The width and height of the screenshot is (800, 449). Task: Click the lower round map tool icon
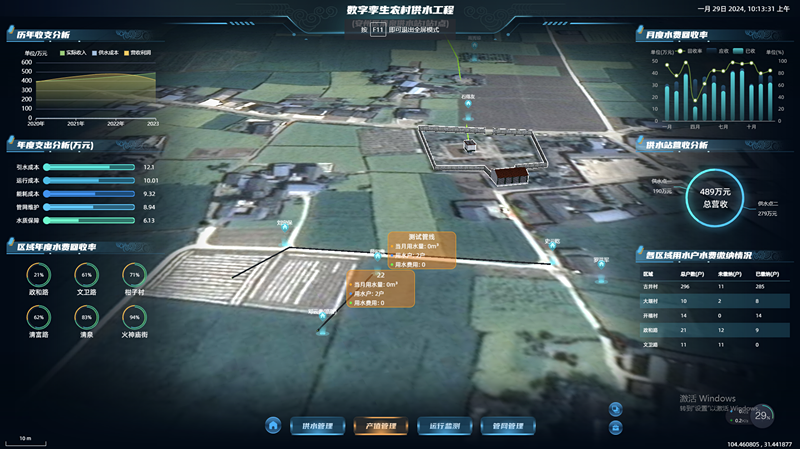click(614, 427)
